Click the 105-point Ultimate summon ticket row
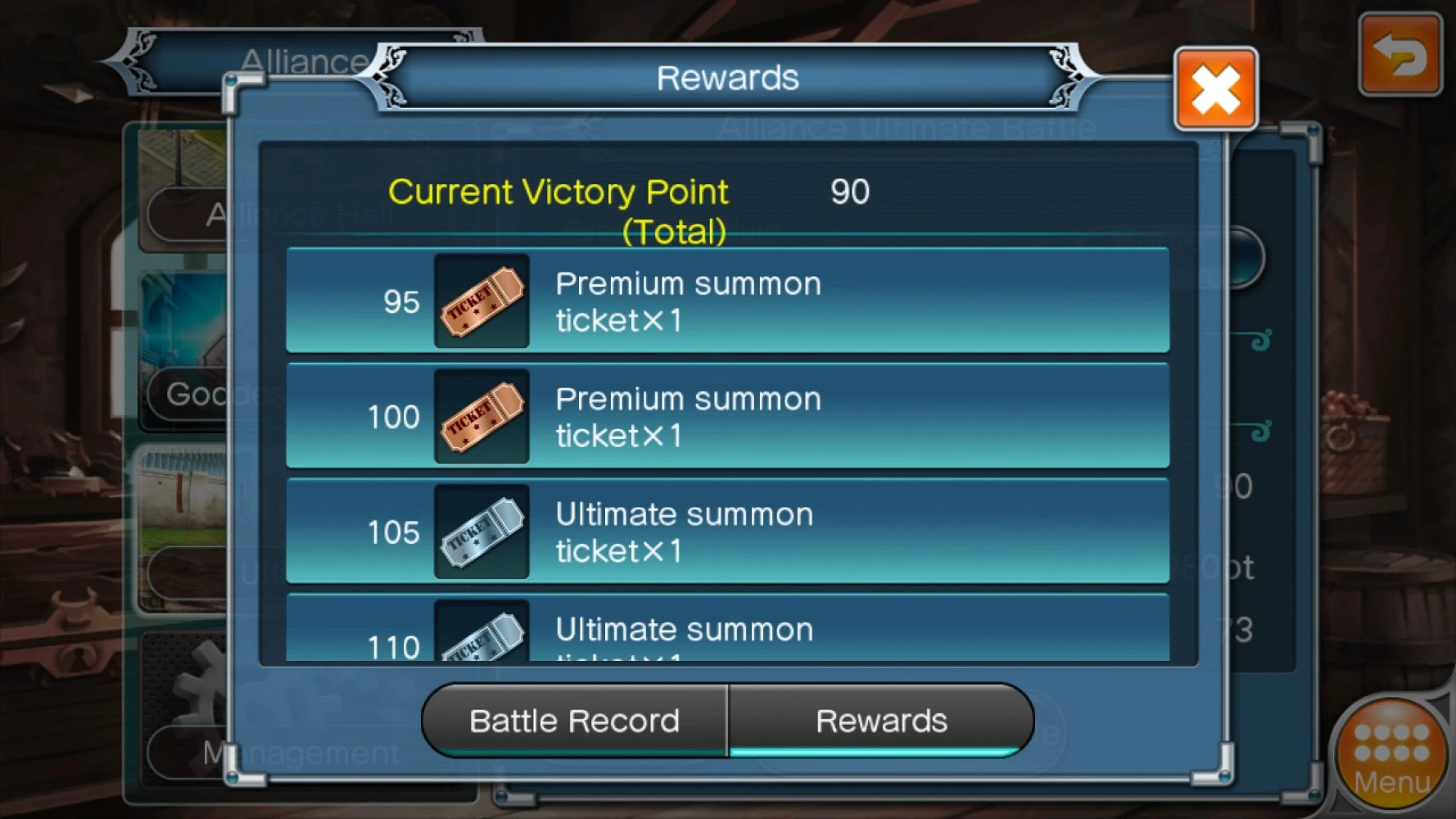The image size is (1456, 819). 727,532
